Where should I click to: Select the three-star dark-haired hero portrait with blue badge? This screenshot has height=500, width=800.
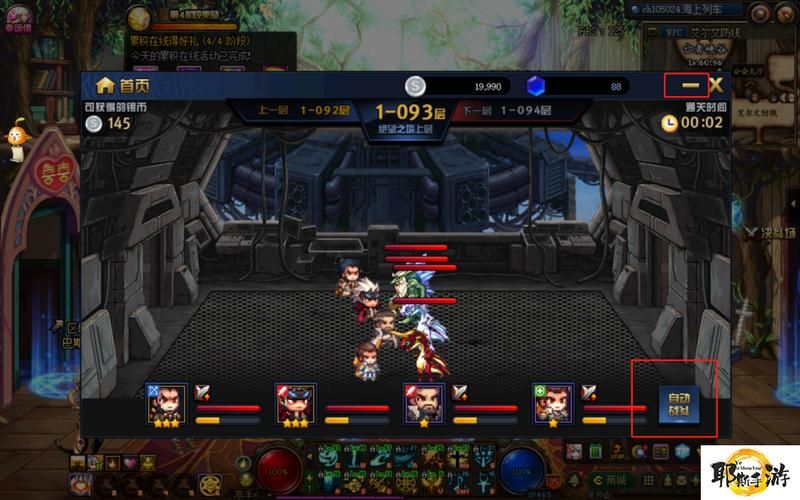pyautogui.click(x=167, y=402)
